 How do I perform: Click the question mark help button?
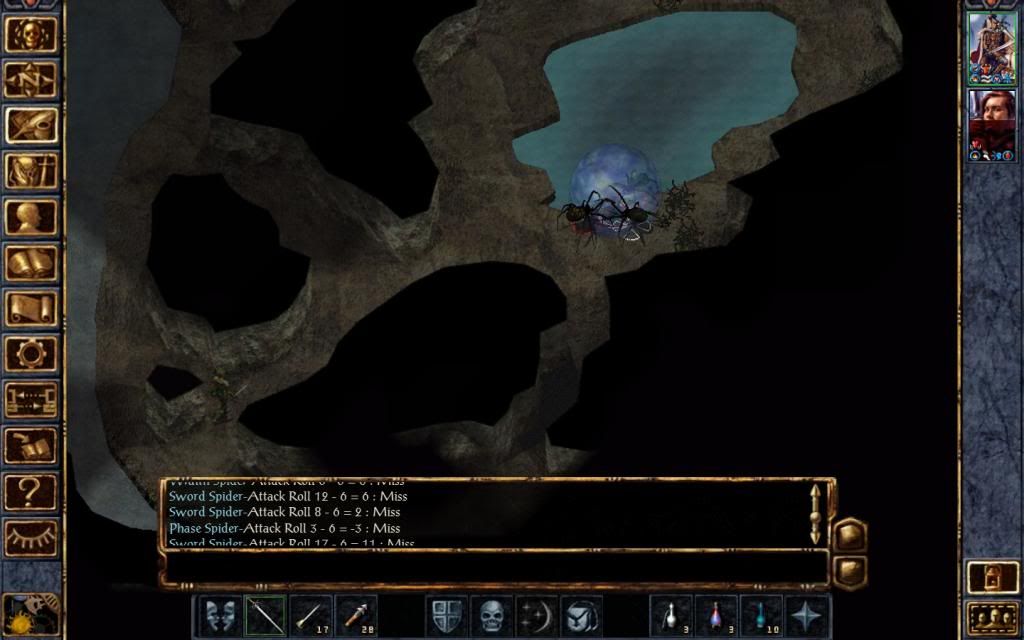pos(30,491)
